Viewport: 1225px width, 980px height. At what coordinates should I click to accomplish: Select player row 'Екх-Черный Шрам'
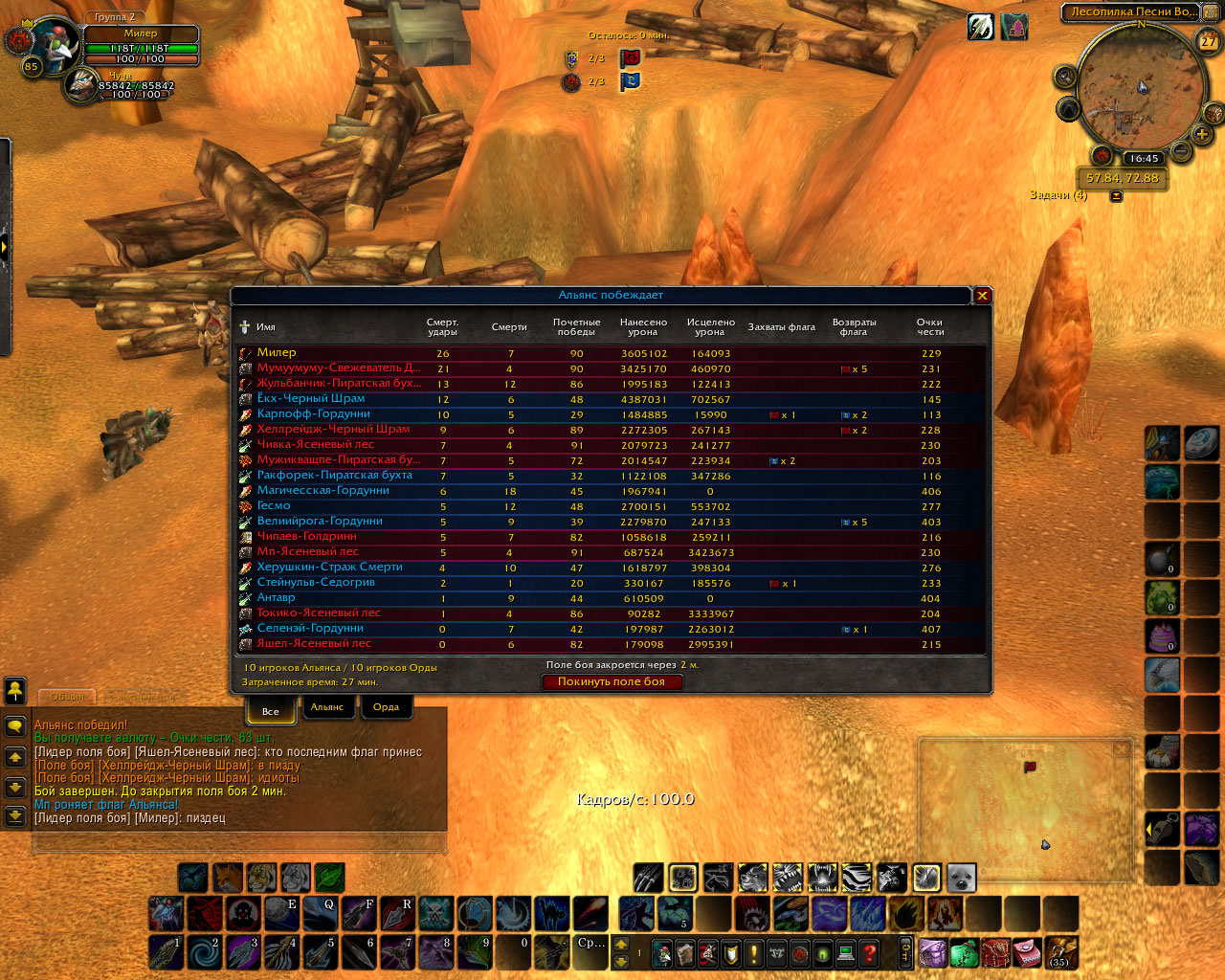coord(311,398)
